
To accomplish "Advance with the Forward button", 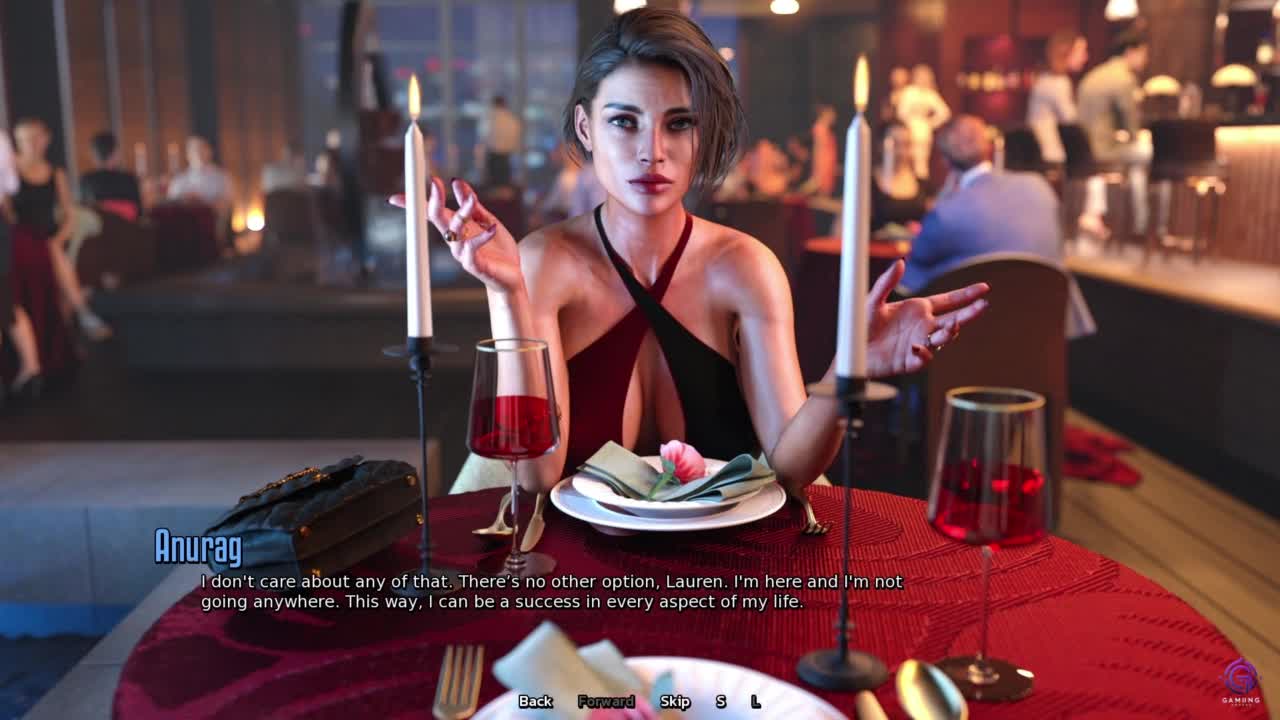I will 606,701.
